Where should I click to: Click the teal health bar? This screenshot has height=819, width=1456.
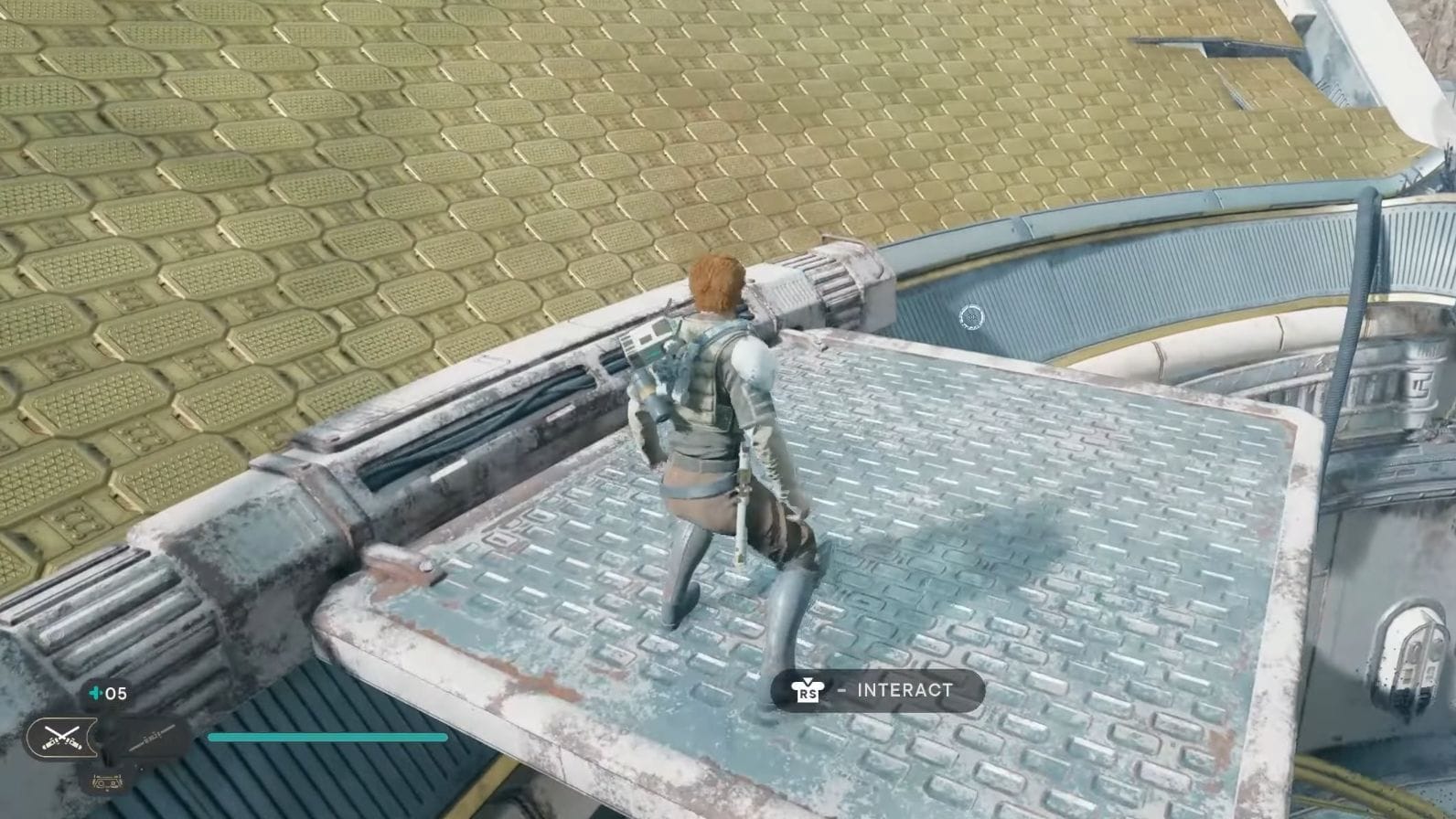(x=329, y=737)
